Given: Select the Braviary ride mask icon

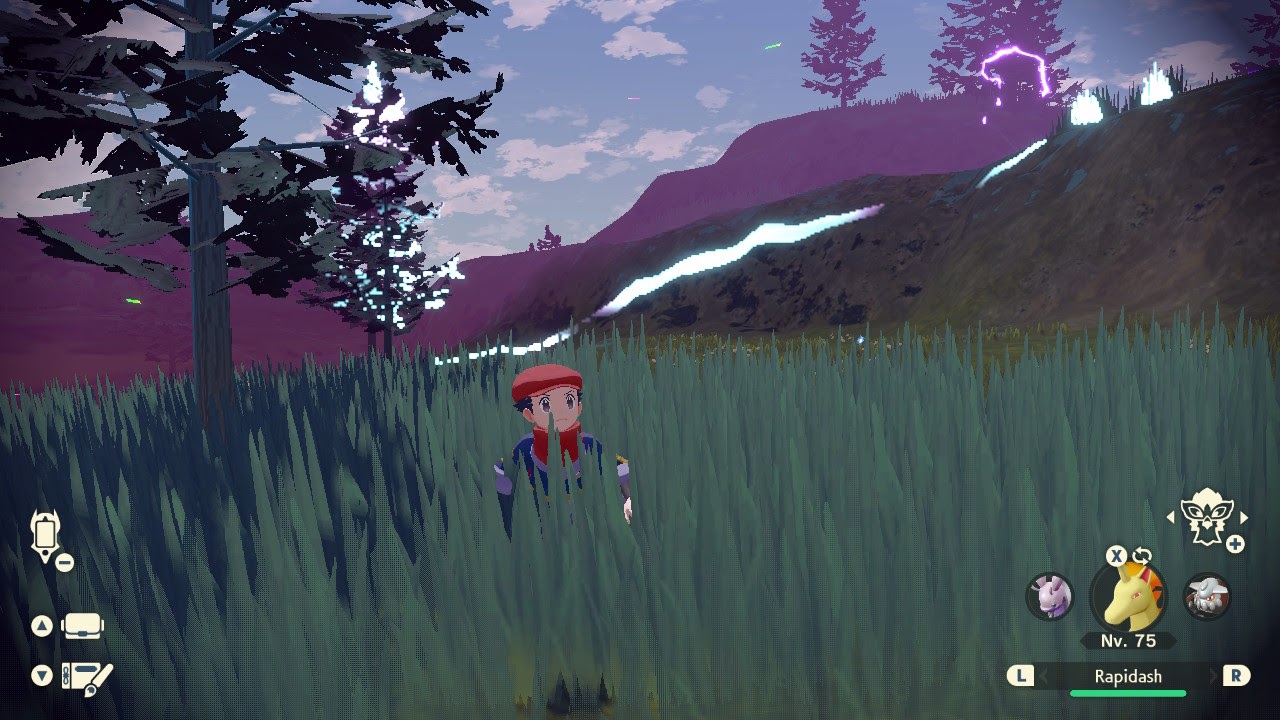Looking at the screenshot, I should (1207, 517).
